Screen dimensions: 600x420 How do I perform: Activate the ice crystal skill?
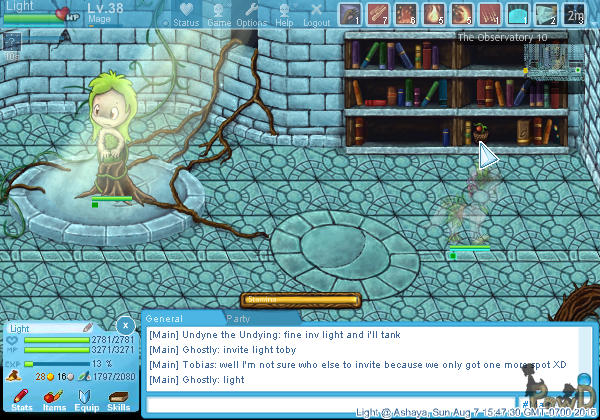tap(545, 13)
